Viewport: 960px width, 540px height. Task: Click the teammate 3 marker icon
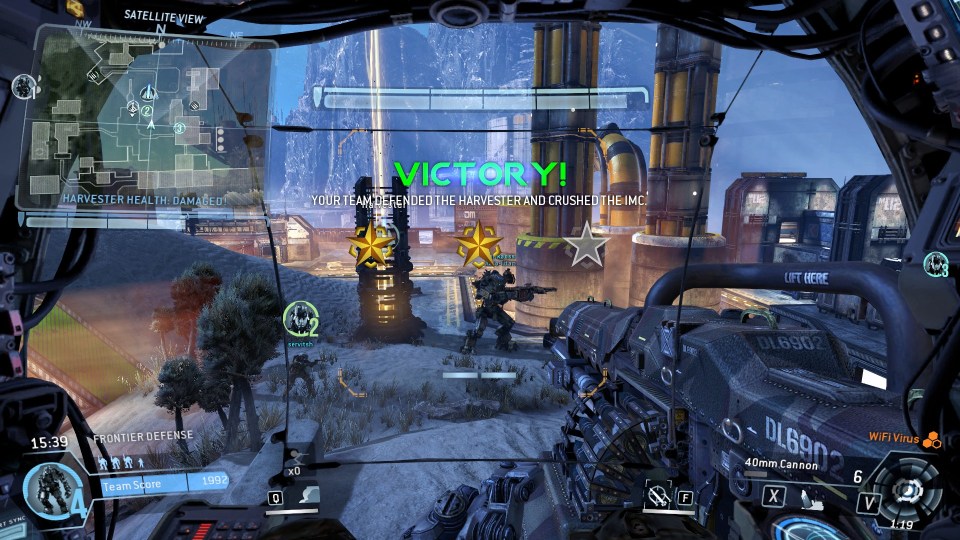tap(937, 265)
